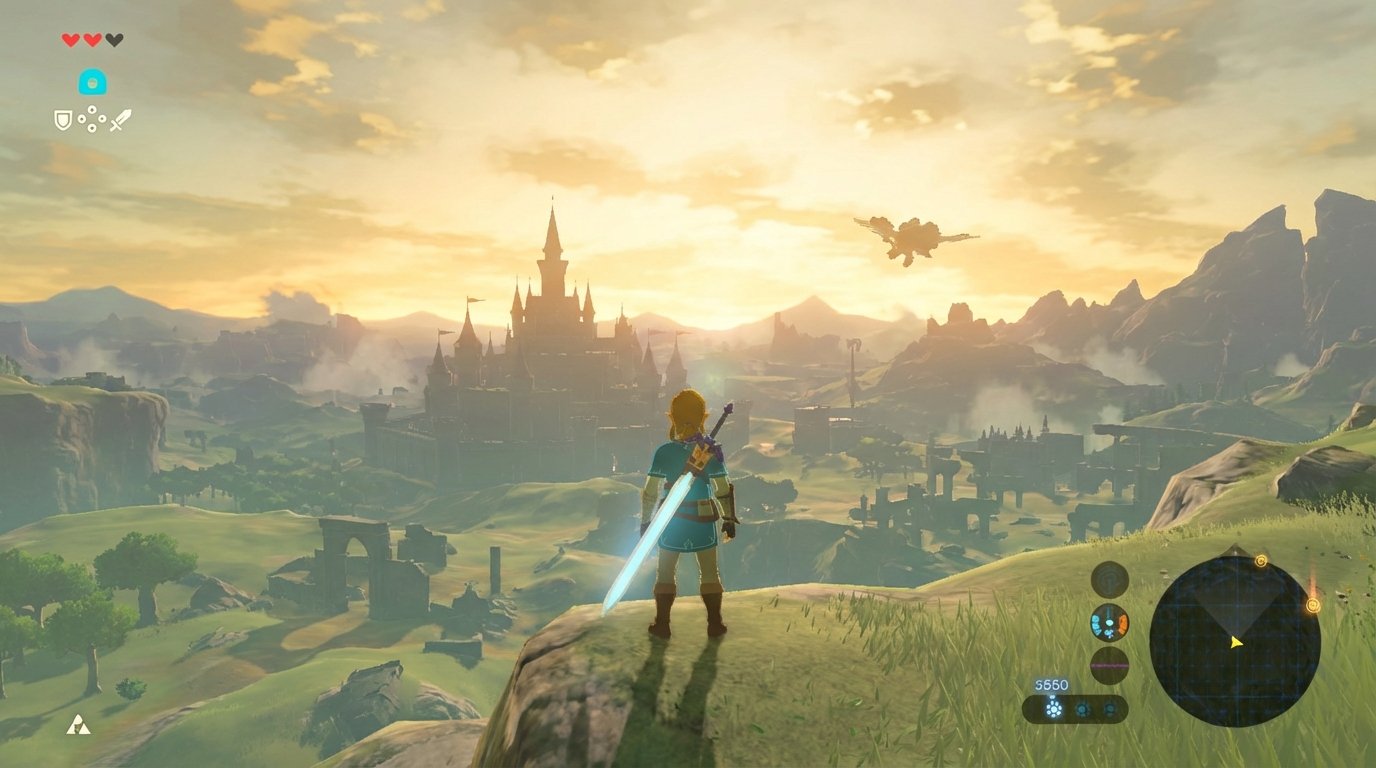Click the empty third heart container
Screen dimensions: 1376x768
point(113,39)
